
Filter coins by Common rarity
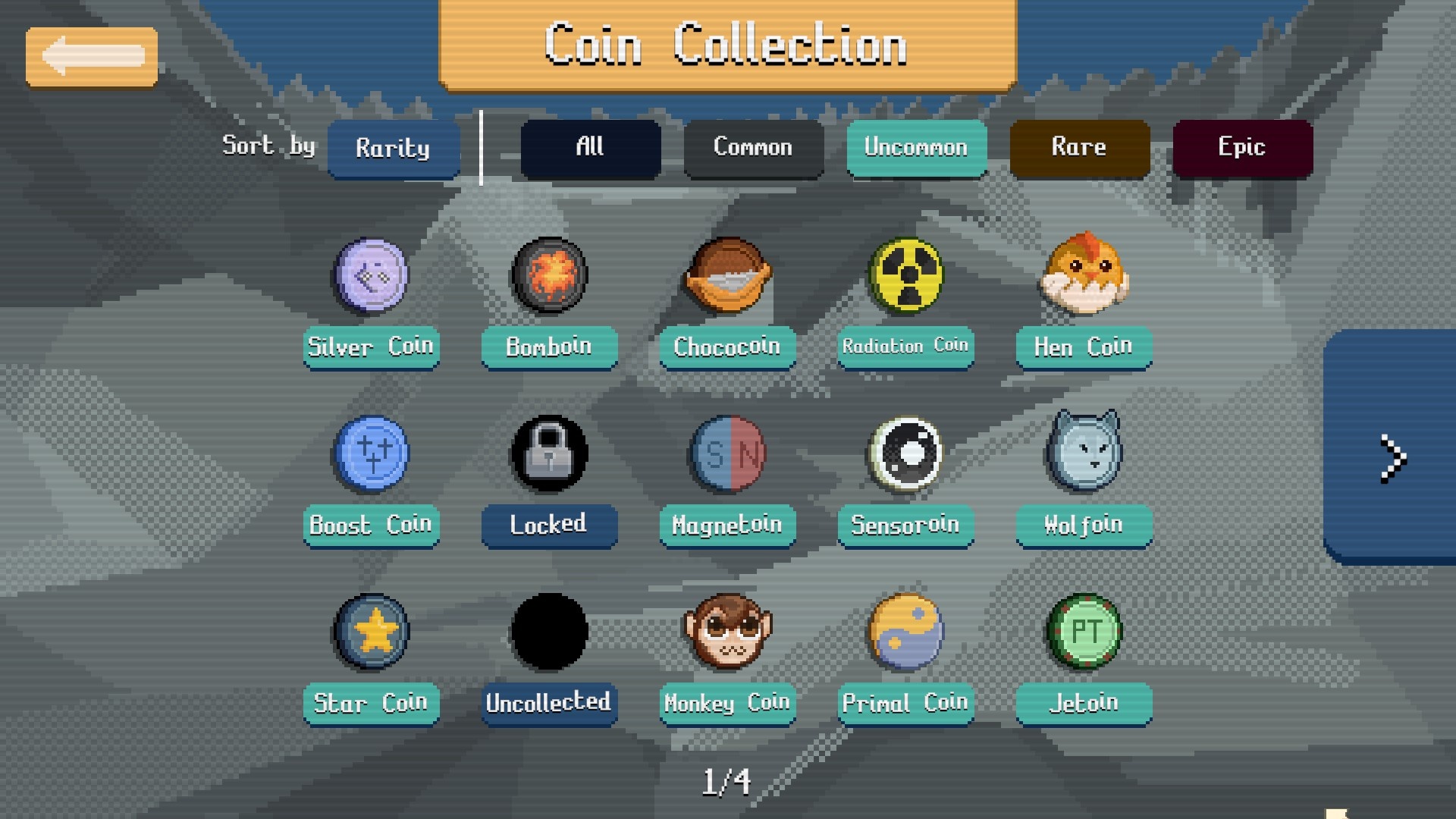tap(753, 148)
